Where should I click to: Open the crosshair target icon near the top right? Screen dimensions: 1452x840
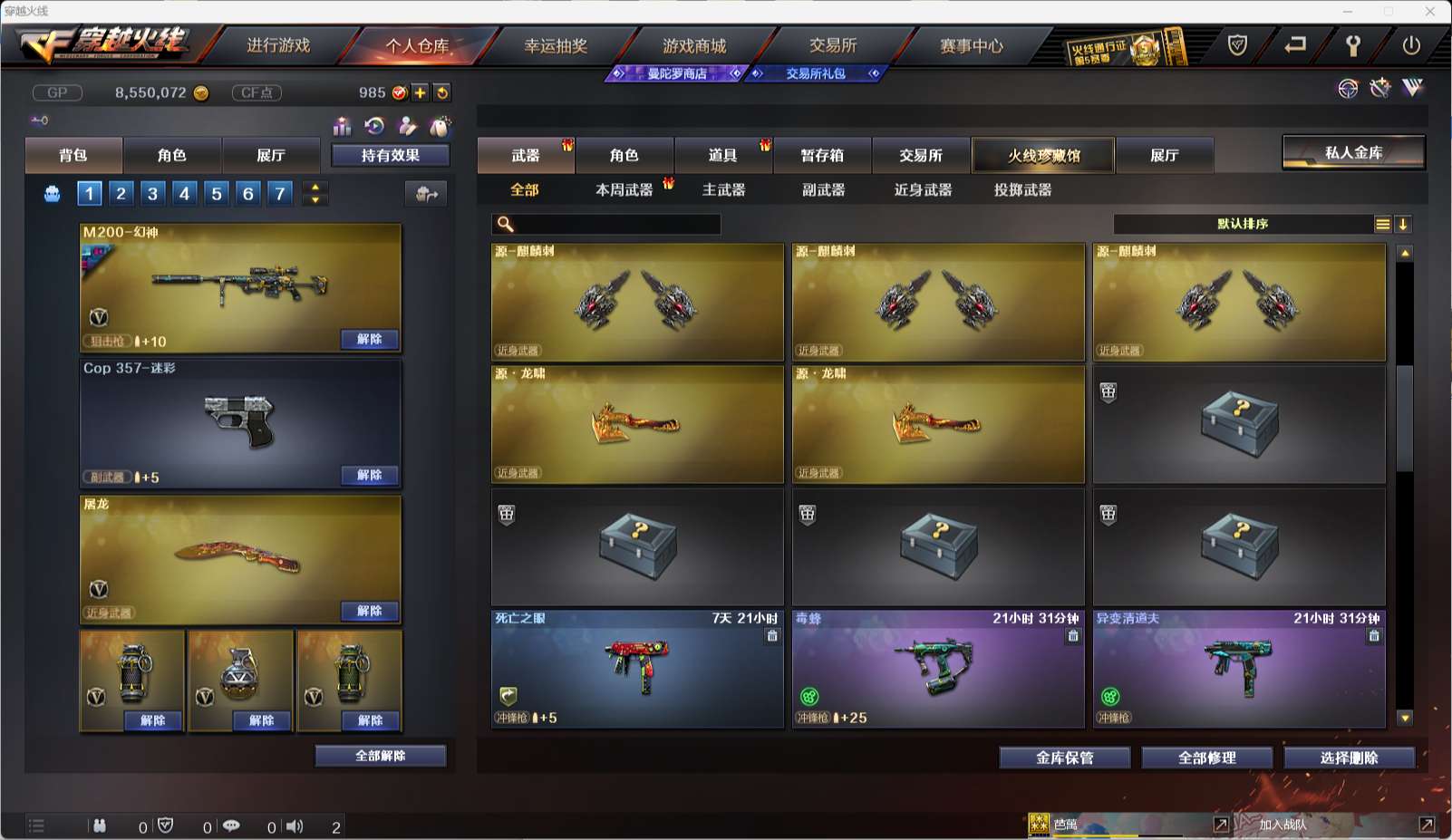tap(1346, 91)
